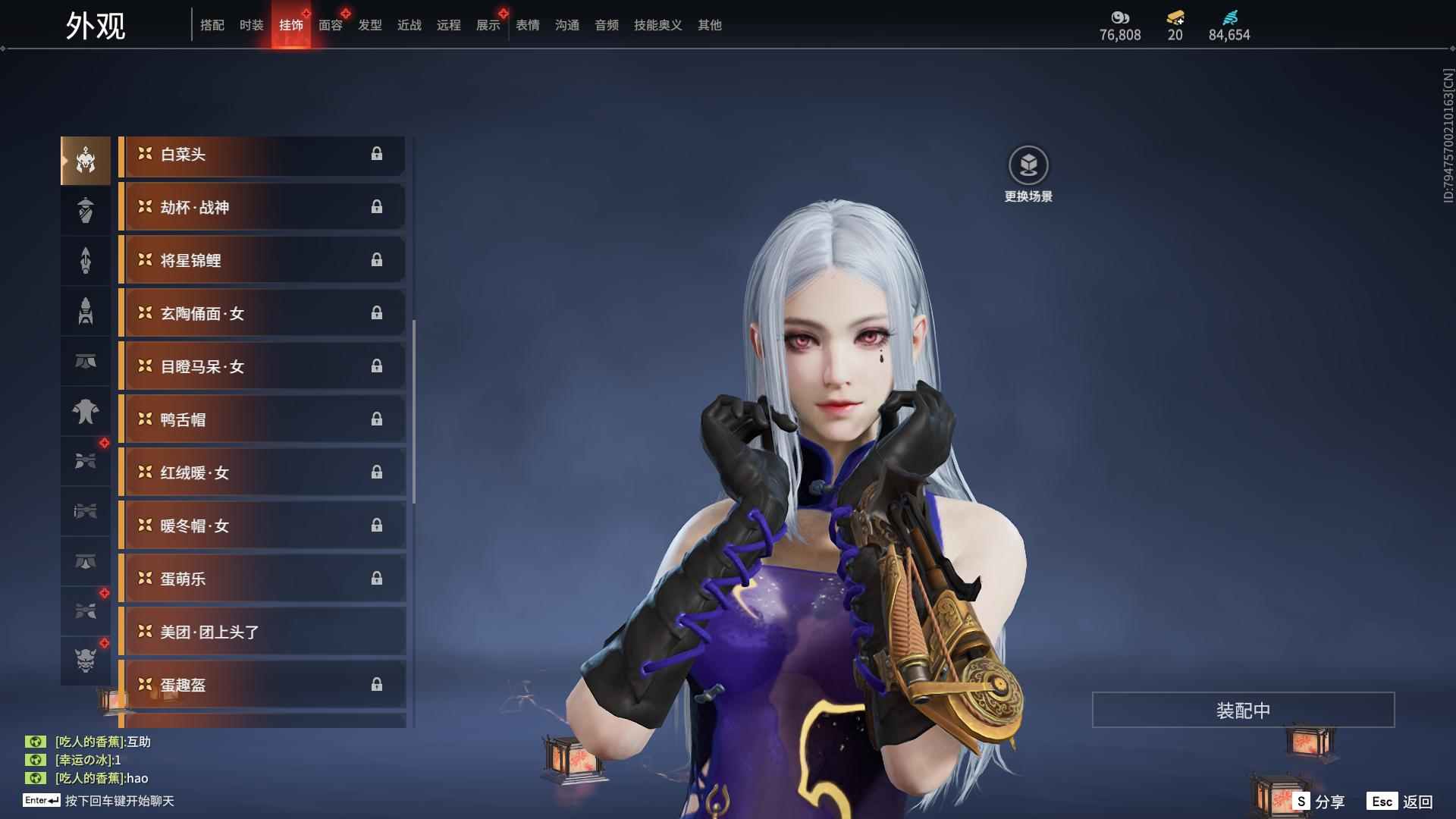Viewport: 1456px width, 819px height.
Task: Select the 将星锦鲤 accessory
Action: click(262, 261)
